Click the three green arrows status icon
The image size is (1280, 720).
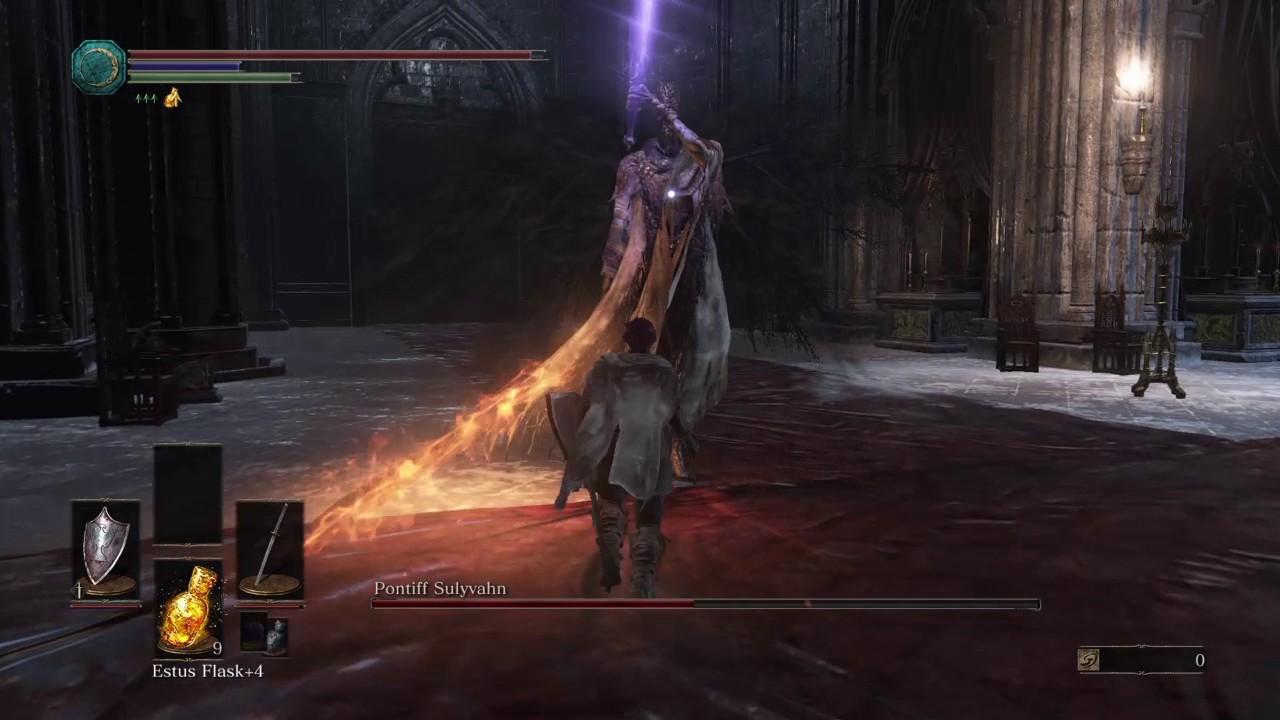pyautogui.click(x=145, y=98)
